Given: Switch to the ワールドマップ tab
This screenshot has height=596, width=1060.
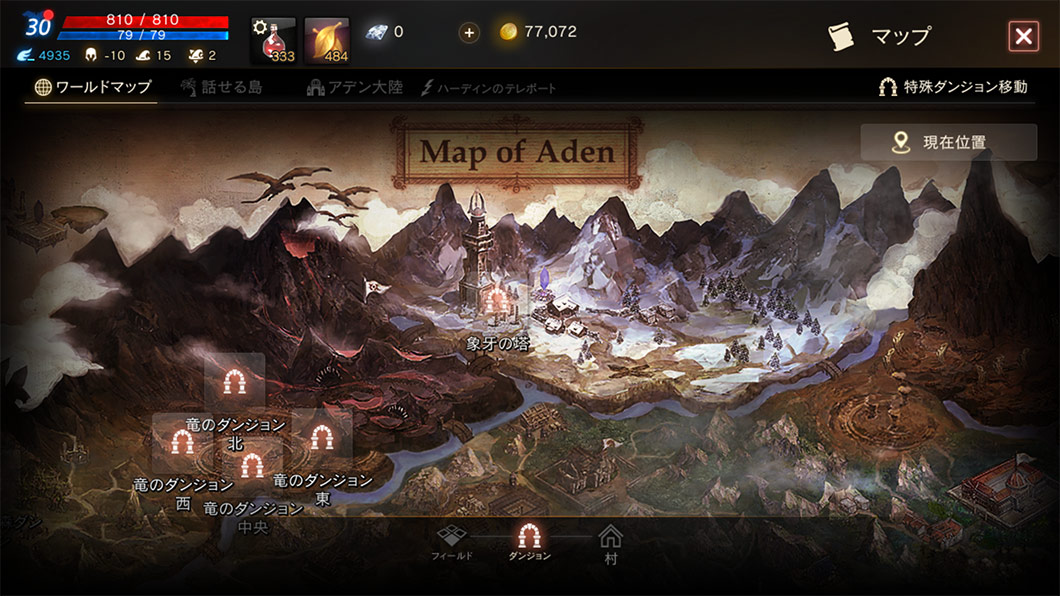Looking at the screenshot, I should pyautogui.click(x=92, y=87).
